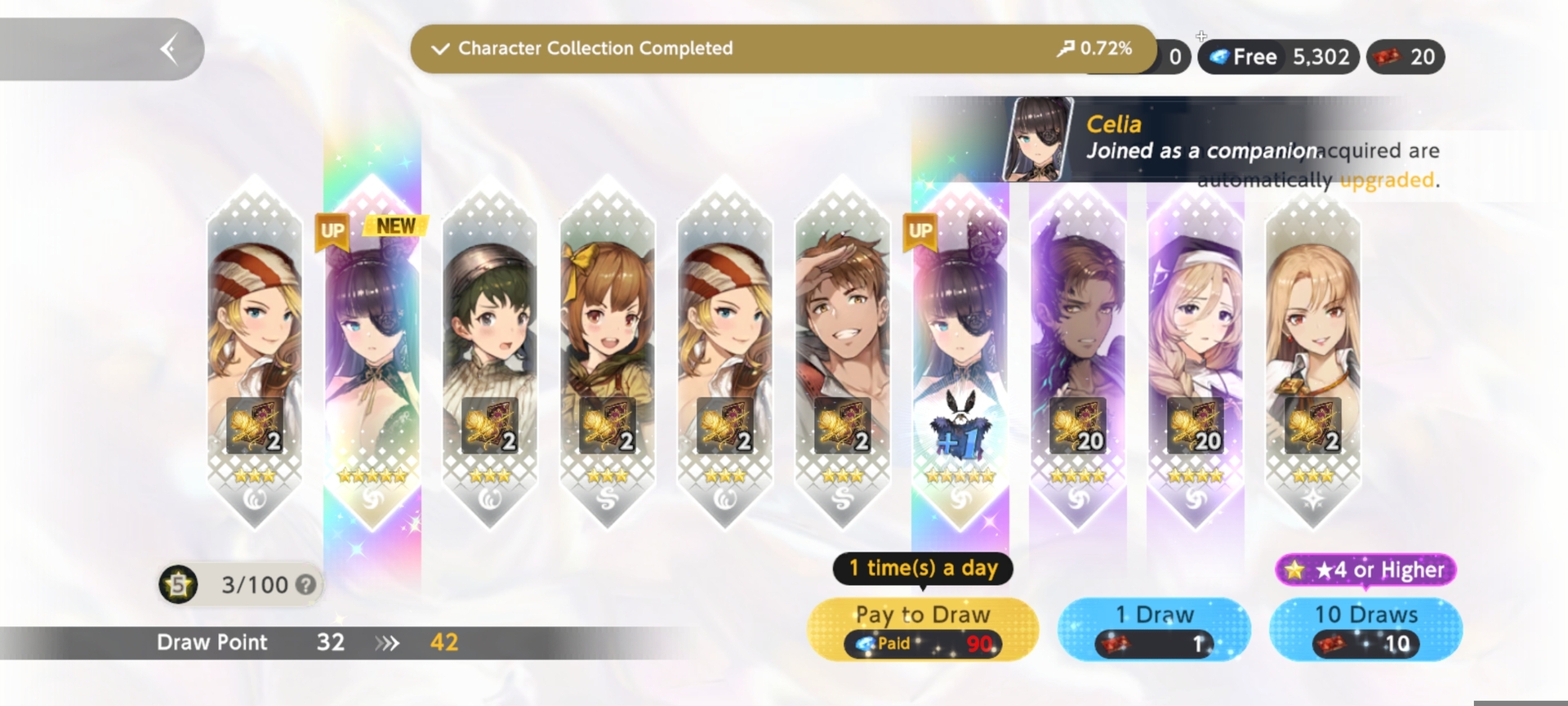Open the Free gems currency counter

click(1278, 57)
